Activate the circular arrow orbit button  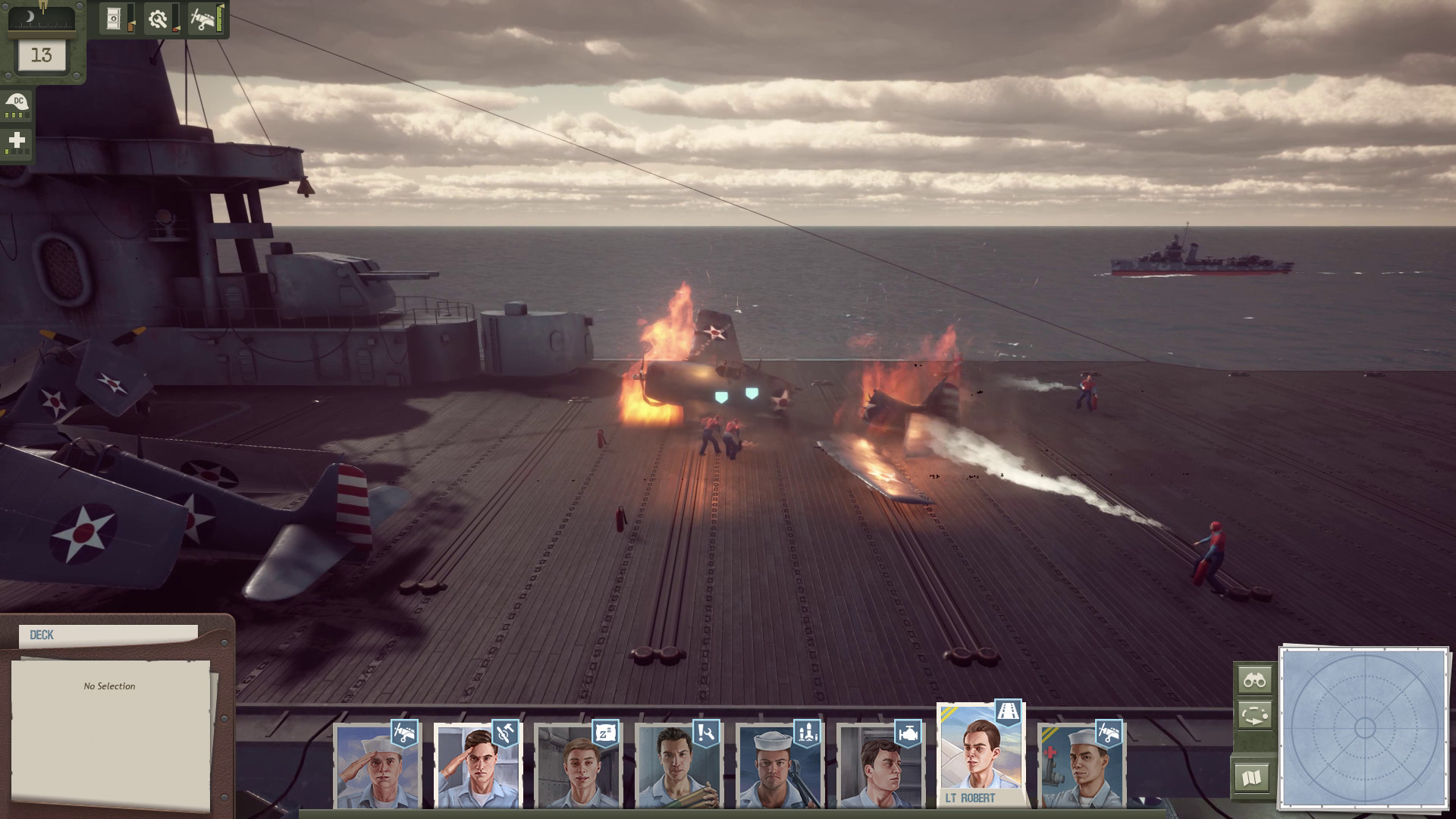1254,716
